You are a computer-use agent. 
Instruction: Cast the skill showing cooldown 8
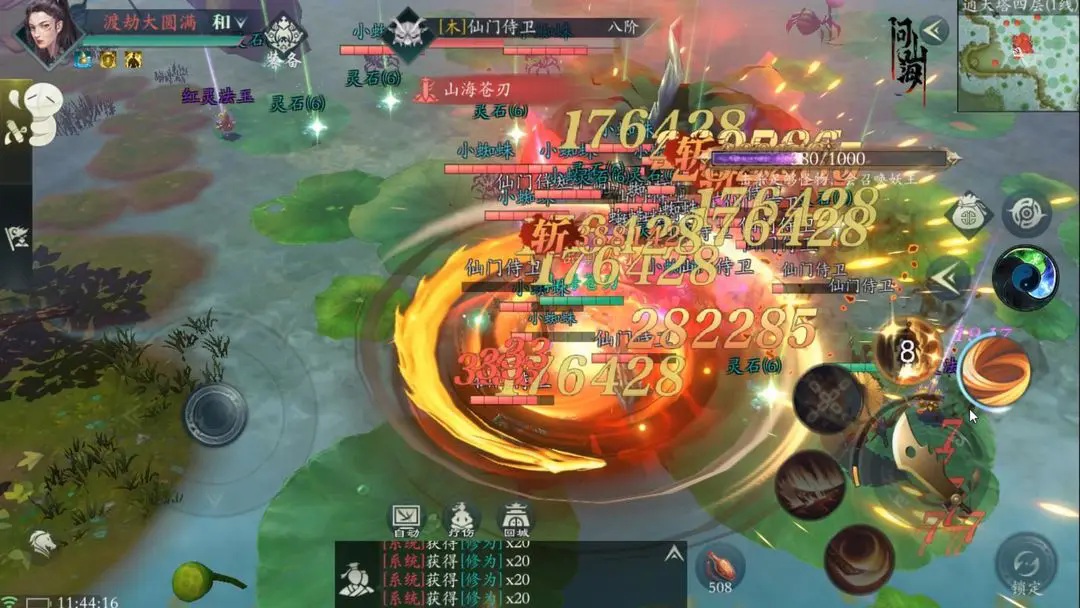[906, 351]
